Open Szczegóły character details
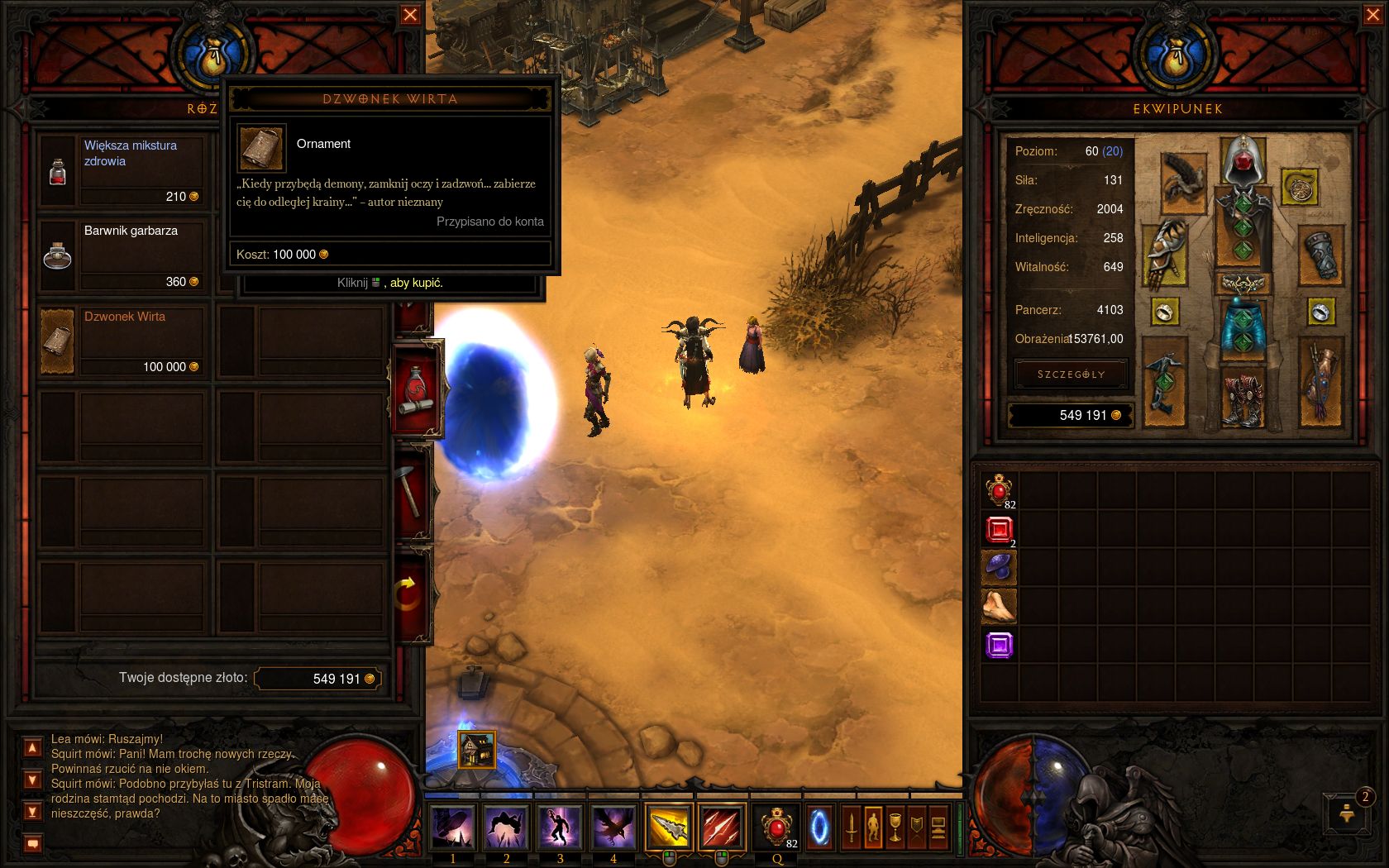The image size is (1389, 868). click(x=1071, y=374)
